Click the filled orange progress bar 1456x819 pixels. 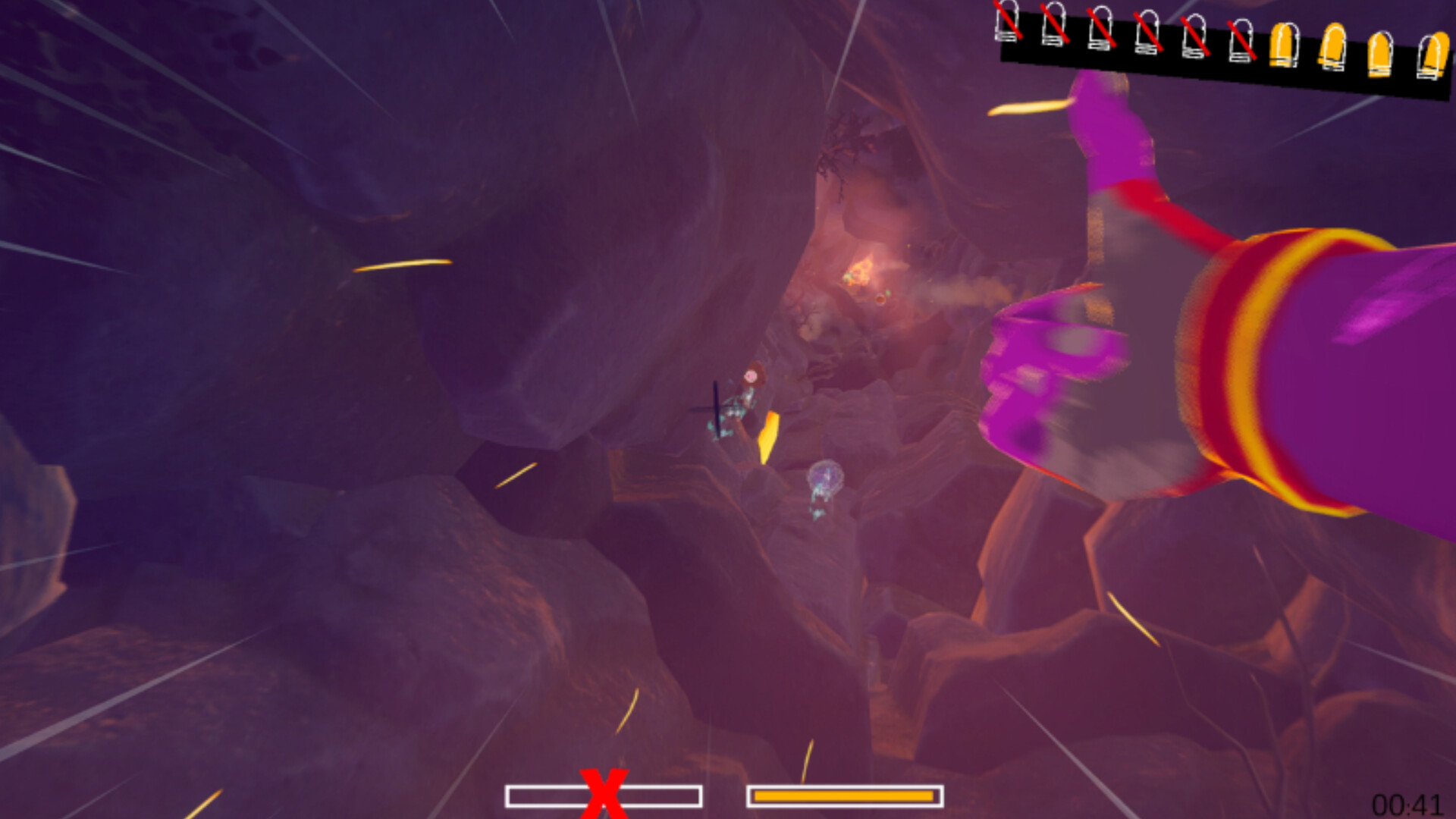click(844, 795)
